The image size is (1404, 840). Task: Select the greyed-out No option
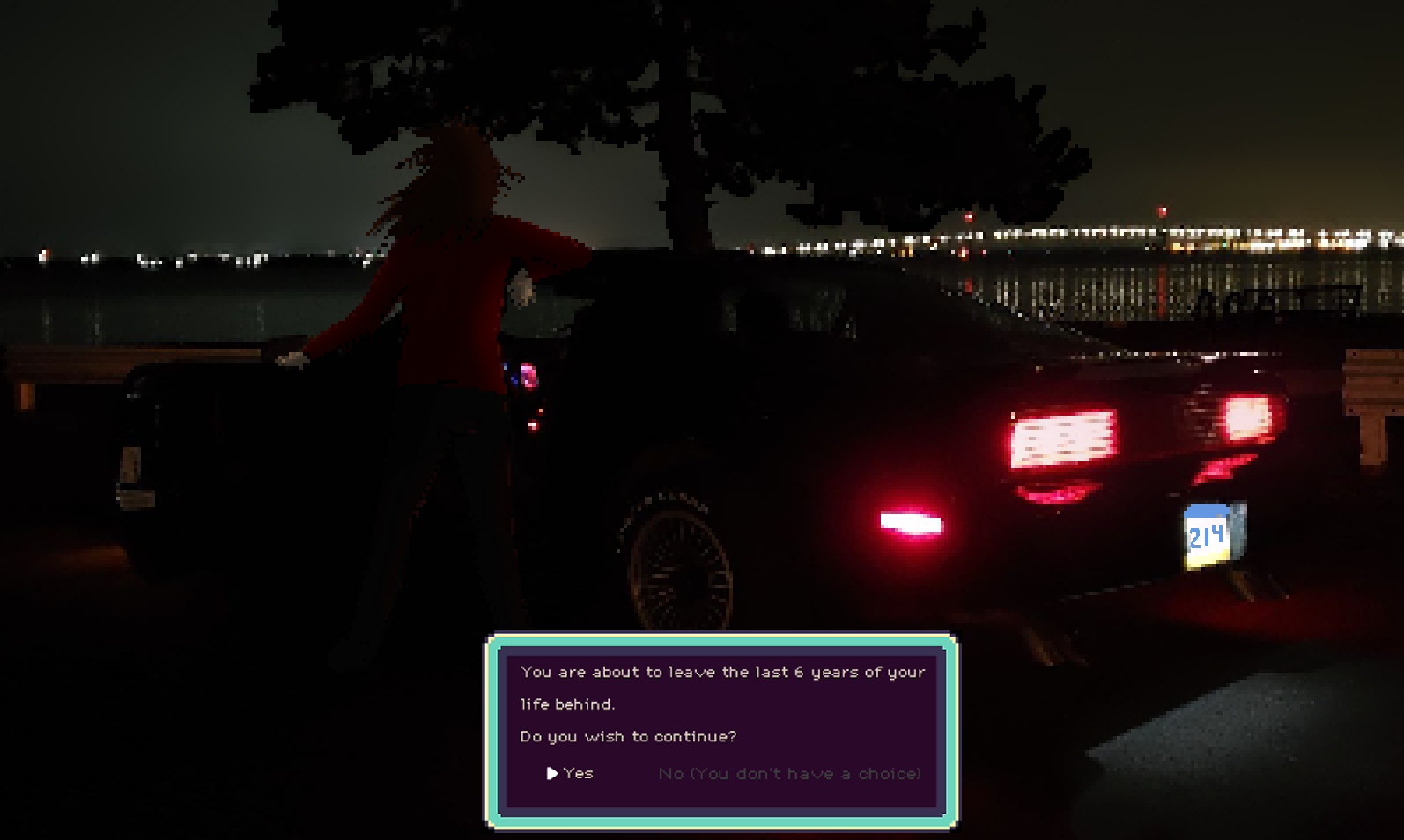pyautogui.click(x=789, y=773)
